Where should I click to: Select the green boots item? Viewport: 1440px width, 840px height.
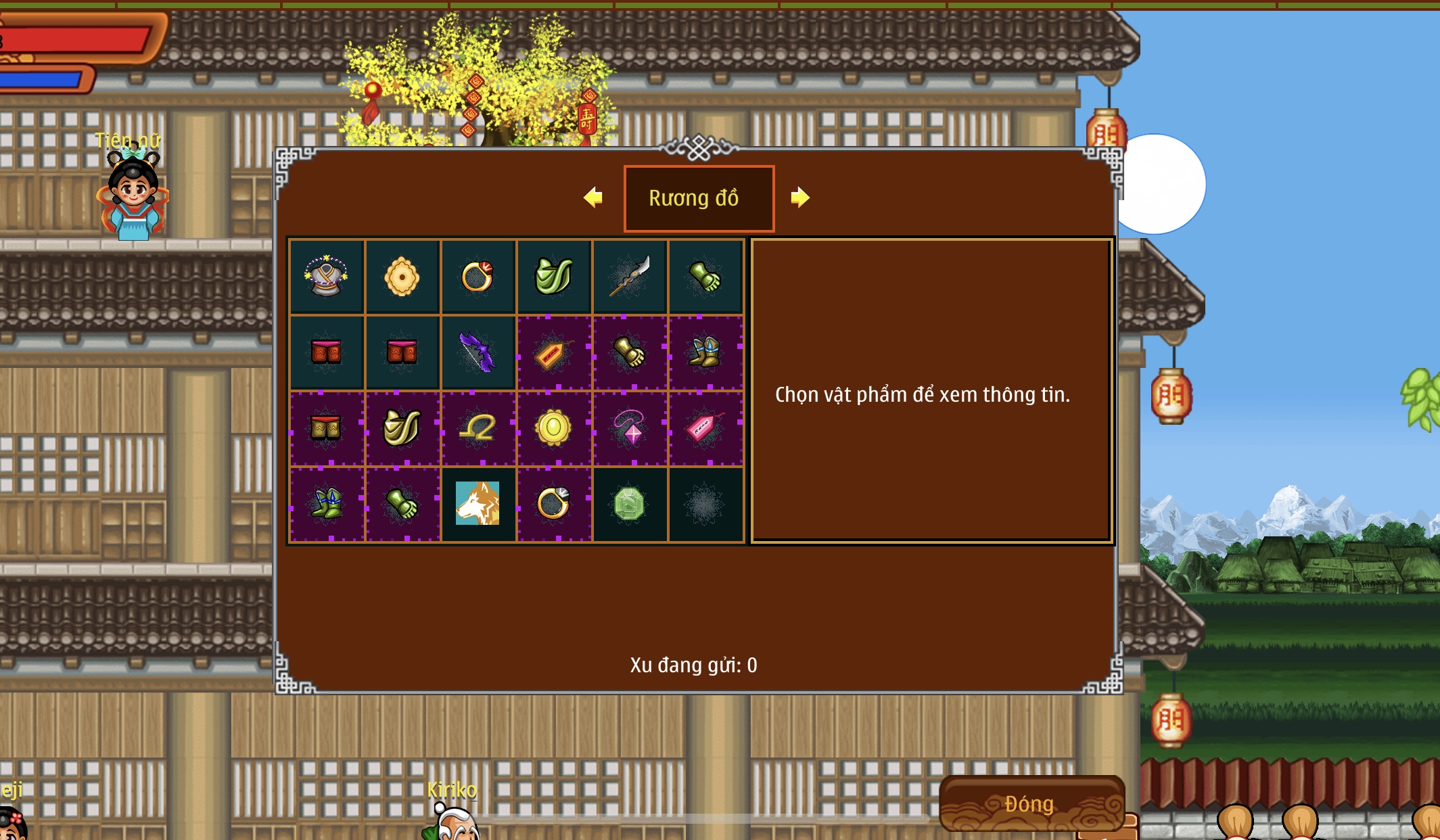326,504
